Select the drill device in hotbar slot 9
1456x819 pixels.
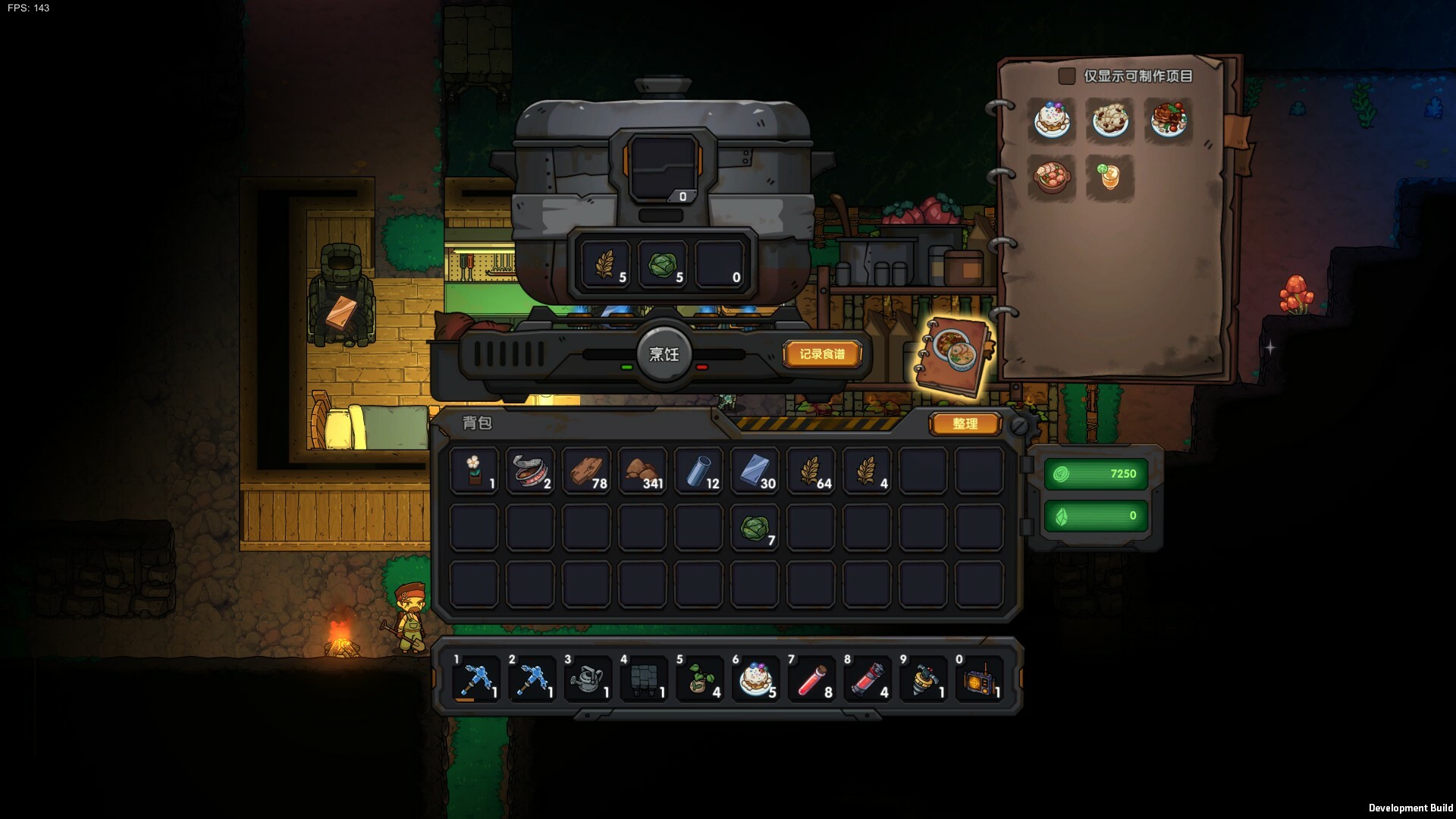(x=923, y=679)
